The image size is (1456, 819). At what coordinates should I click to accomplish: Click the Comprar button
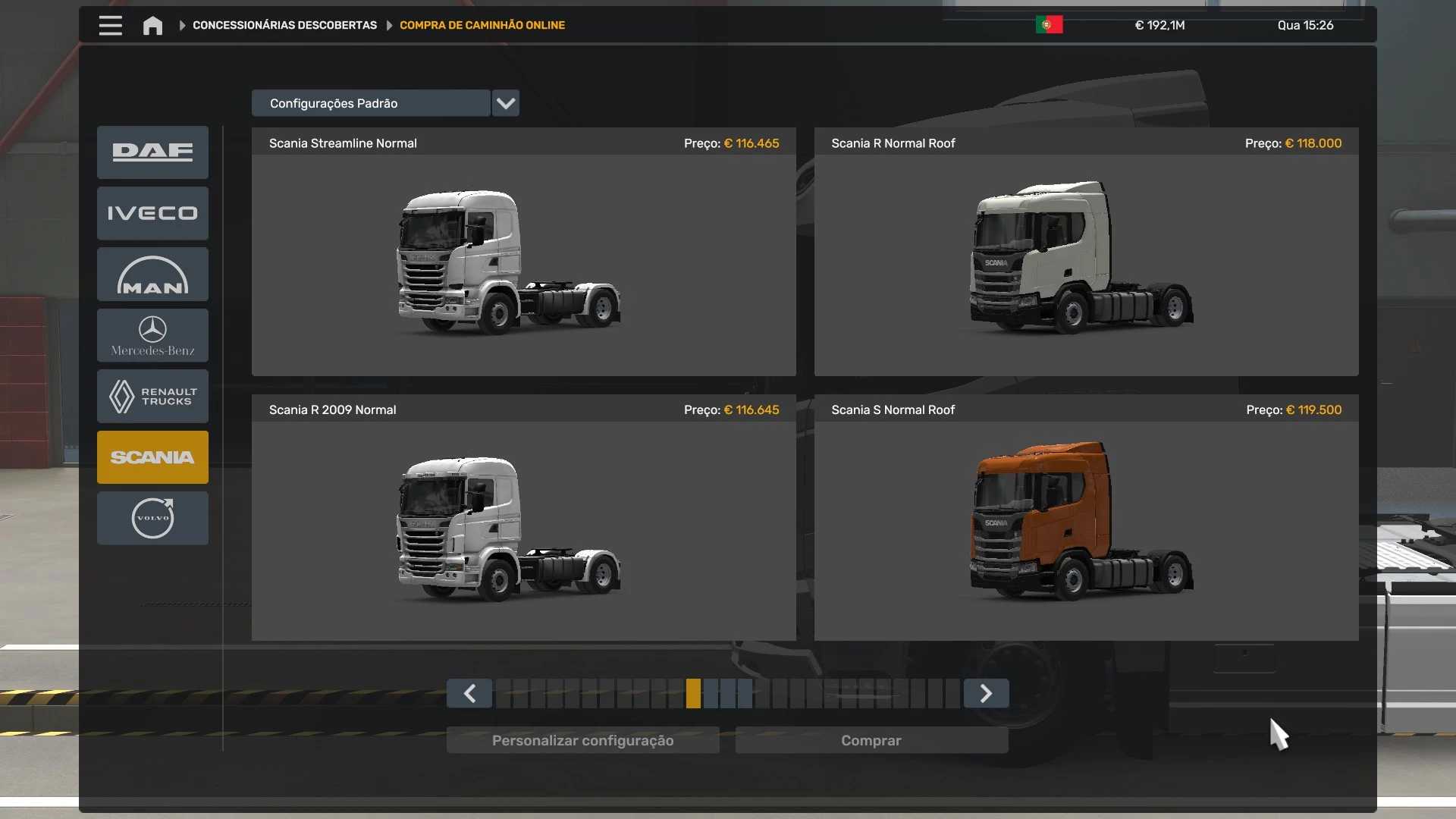tap(871, 740)
